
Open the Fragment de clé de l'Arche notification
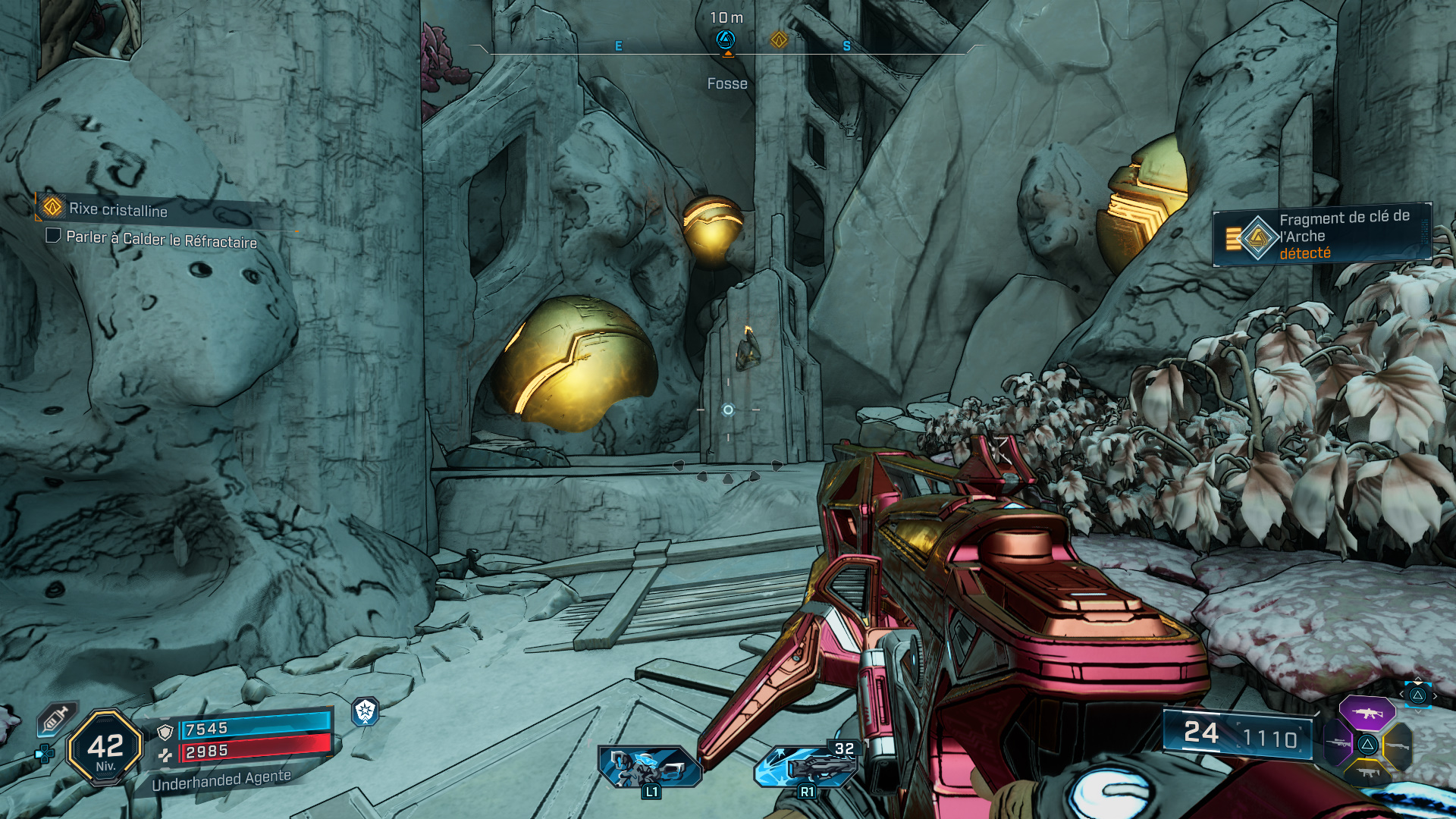click(1322, 235)
